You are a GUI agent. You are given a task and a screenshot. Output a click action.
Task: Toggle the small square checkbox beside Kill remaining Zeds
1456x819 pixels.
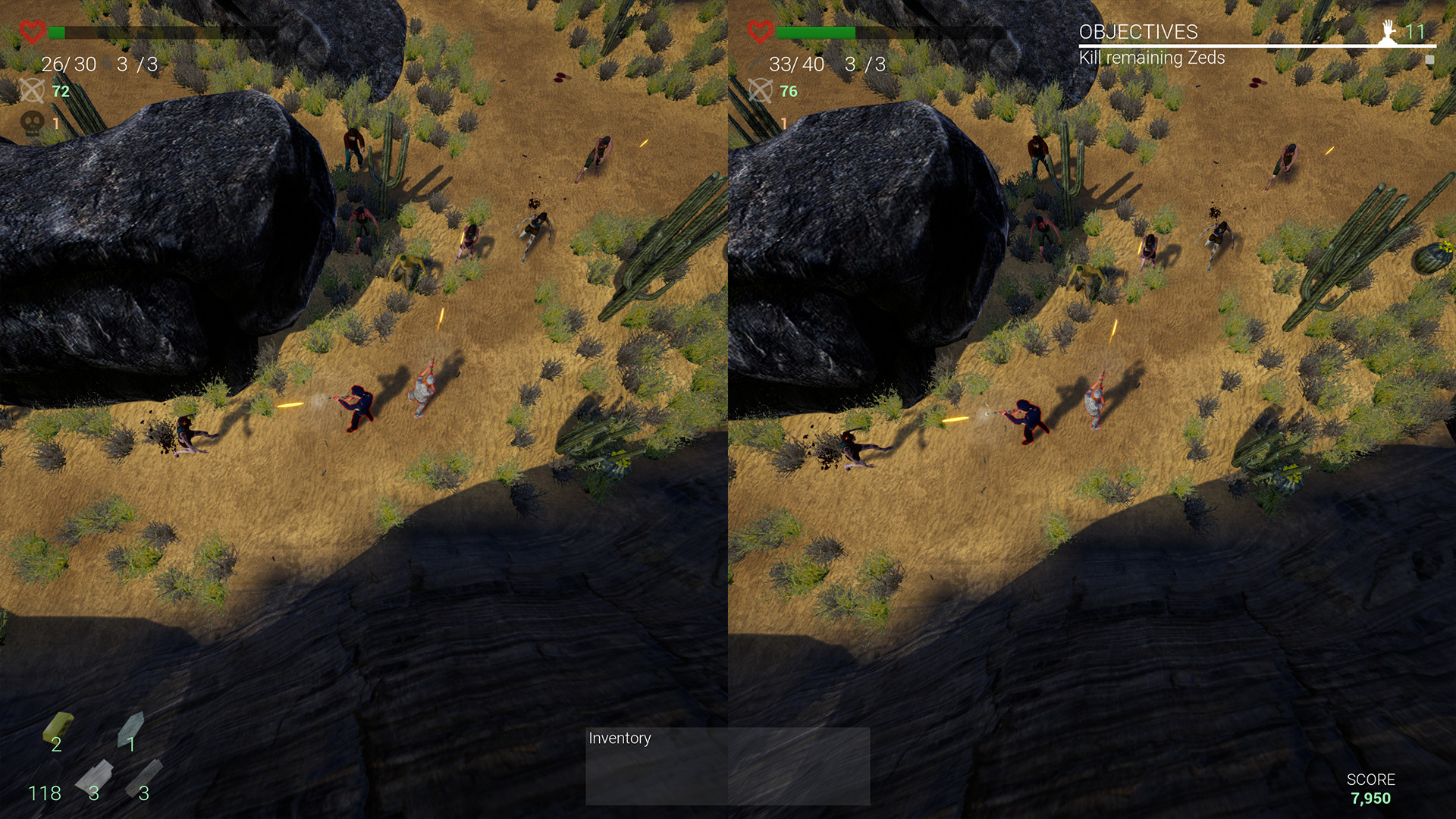tap(1429, 58)
